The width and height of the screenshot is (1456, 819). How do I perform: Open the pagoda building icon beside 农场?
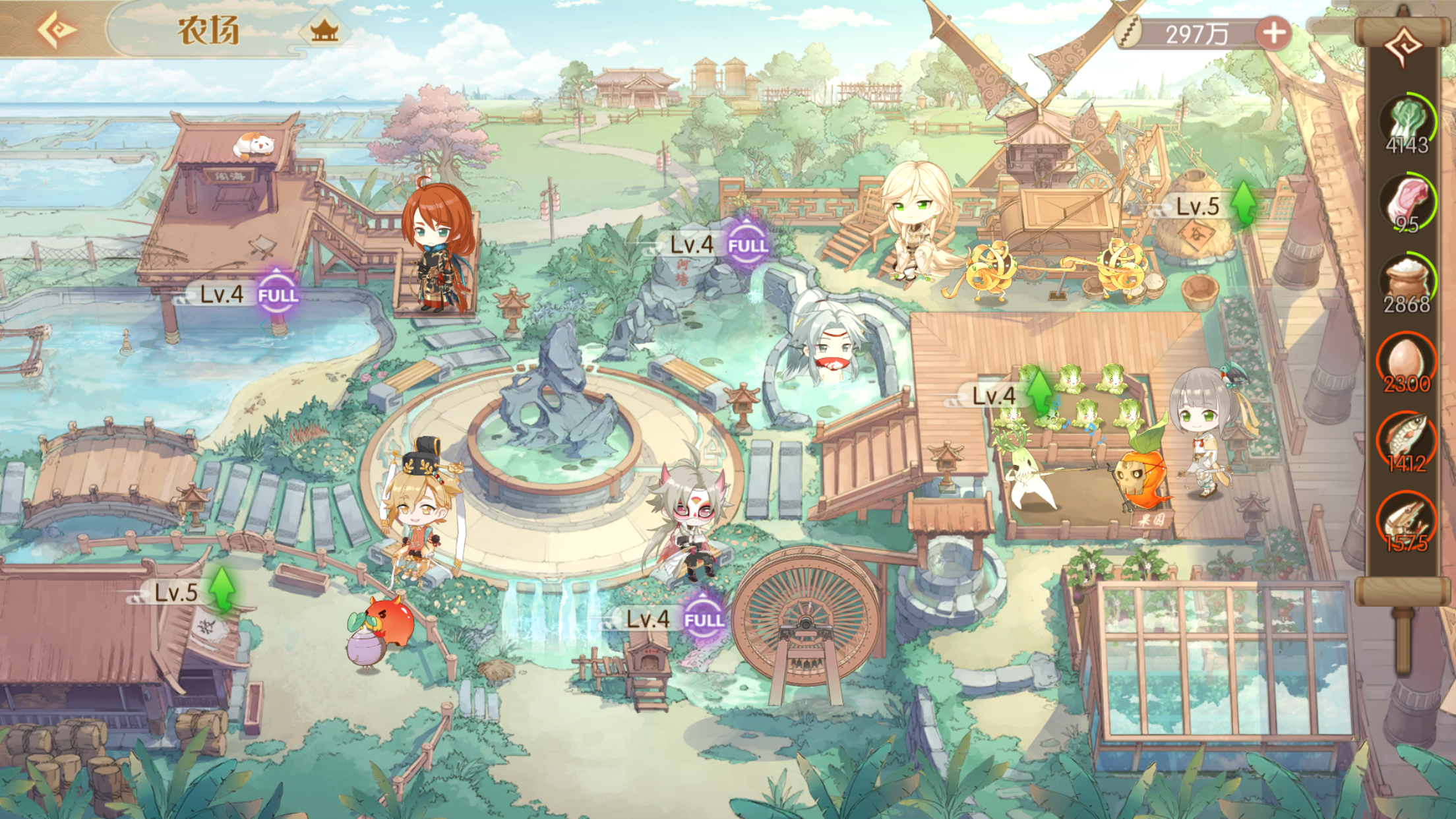point(324,30)
